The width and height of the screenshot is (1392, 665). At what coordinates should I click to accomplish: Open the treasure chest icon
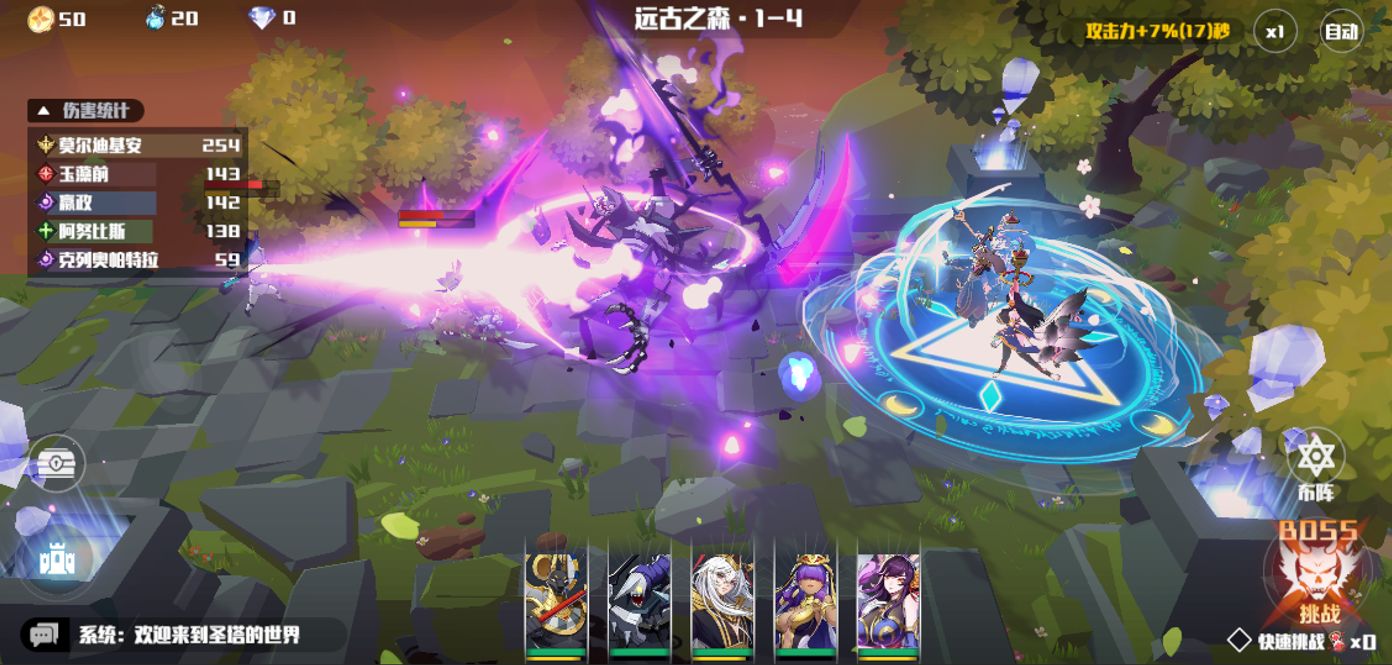(56, 464)
